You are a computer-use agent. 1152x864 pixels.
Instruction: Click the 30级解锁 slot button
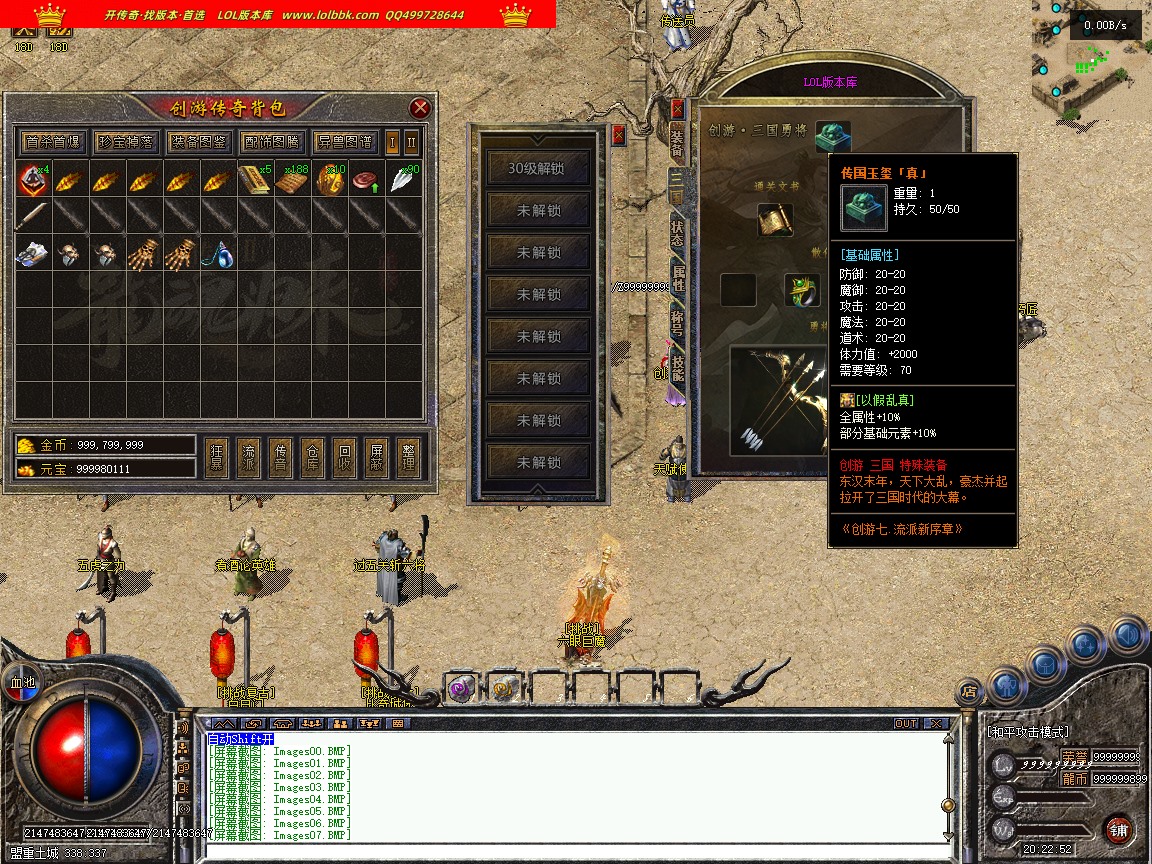pyautogui.click(x=537, y=168)
